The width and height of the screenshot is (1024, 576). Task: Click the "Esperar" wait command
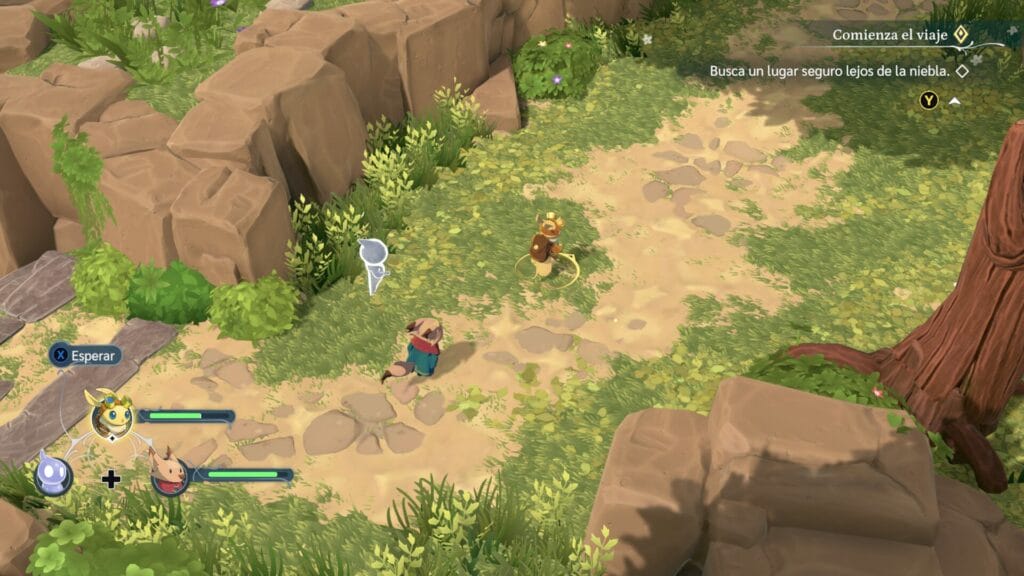click(86, 354)
